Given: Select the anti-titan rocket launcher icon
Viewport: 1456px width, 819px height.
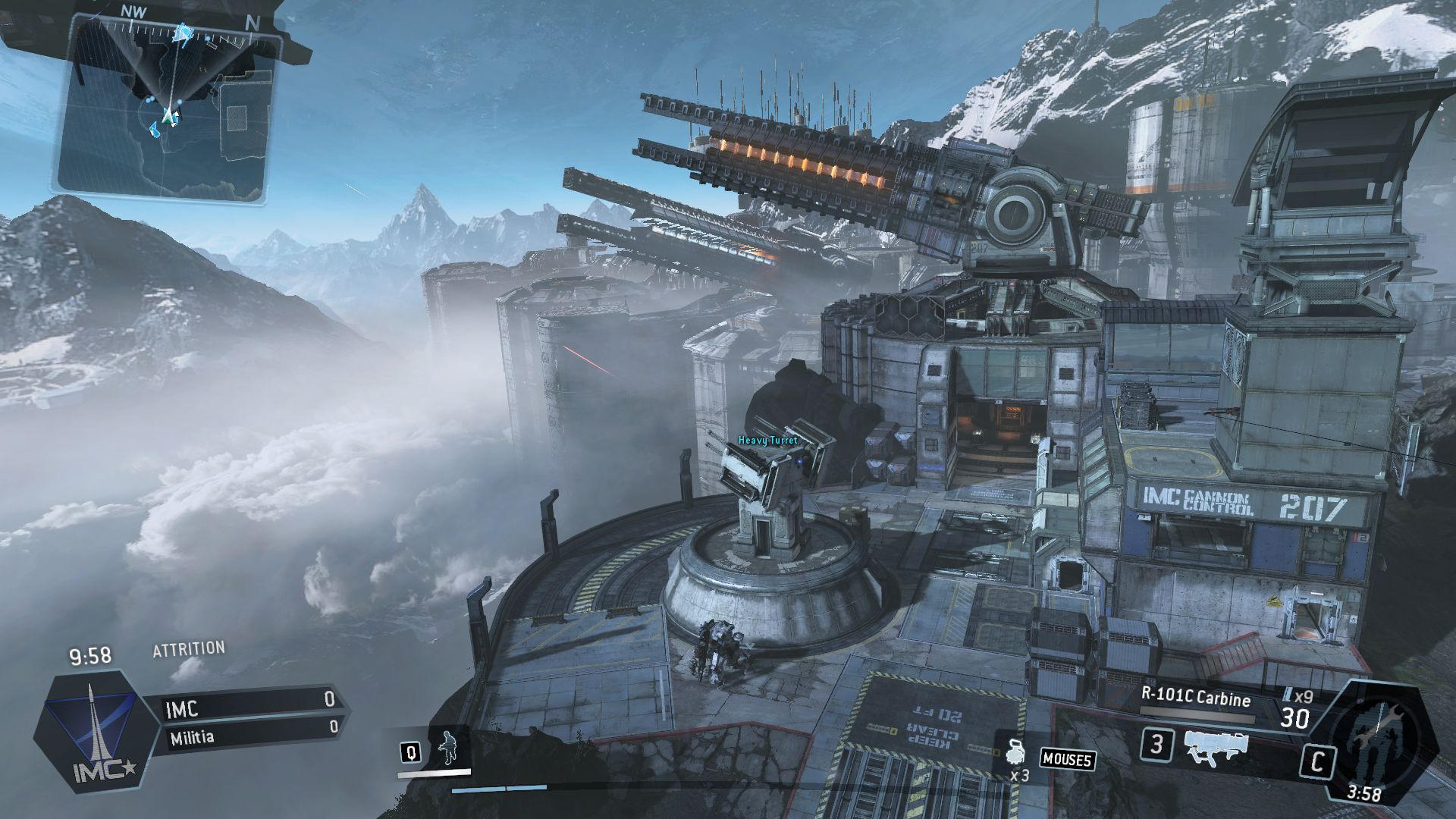Looking at the screenshot, I should [x=1216, y=747].
